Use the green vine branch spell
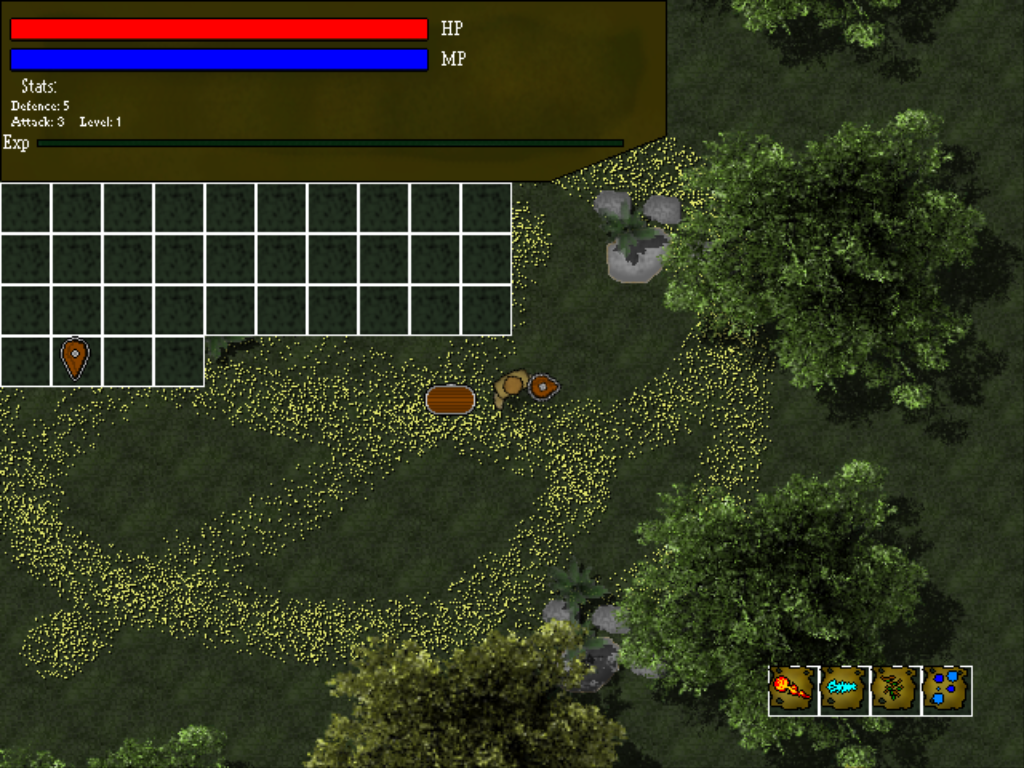1024x768 pixels. click(895, 690)
